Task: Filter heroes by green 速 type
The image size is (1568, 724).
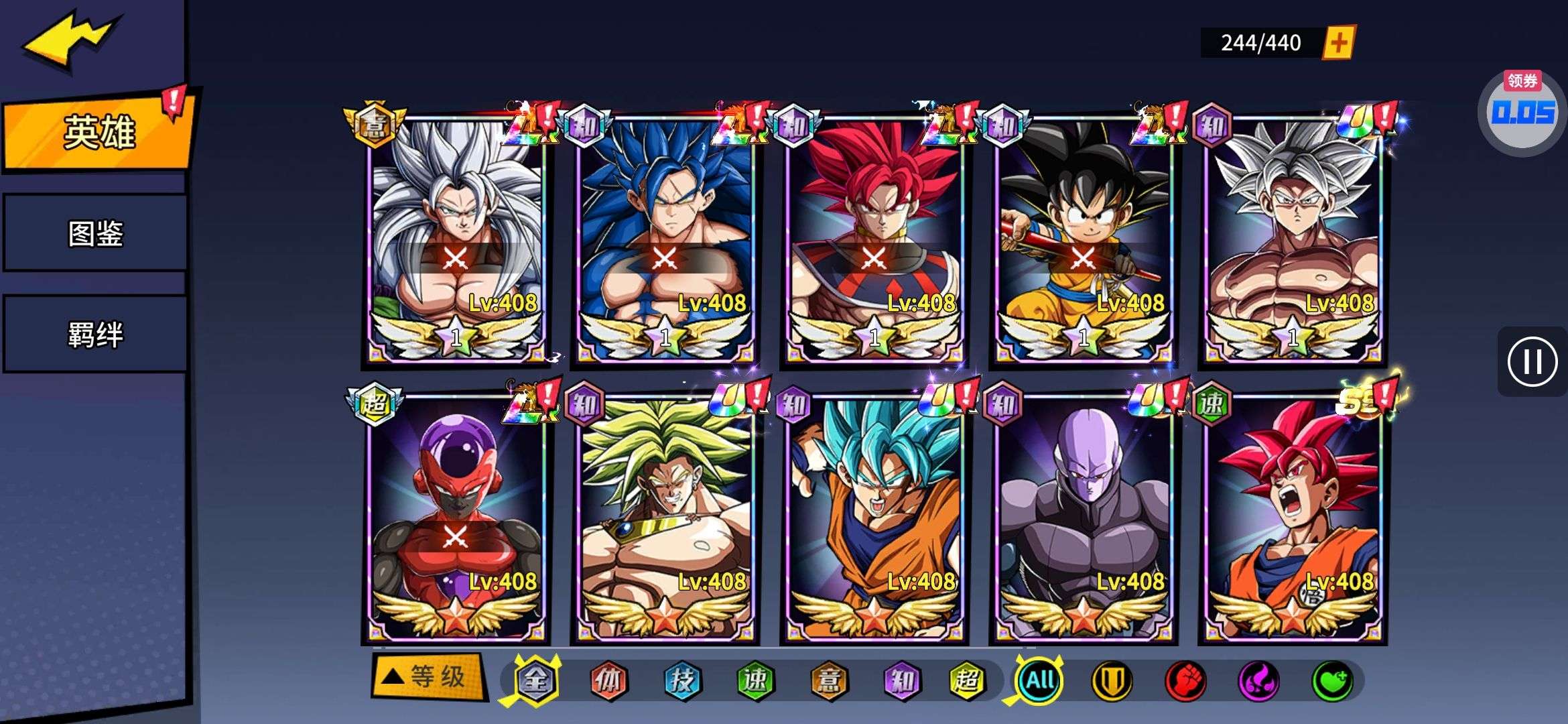Action: (x=755, y=681)
